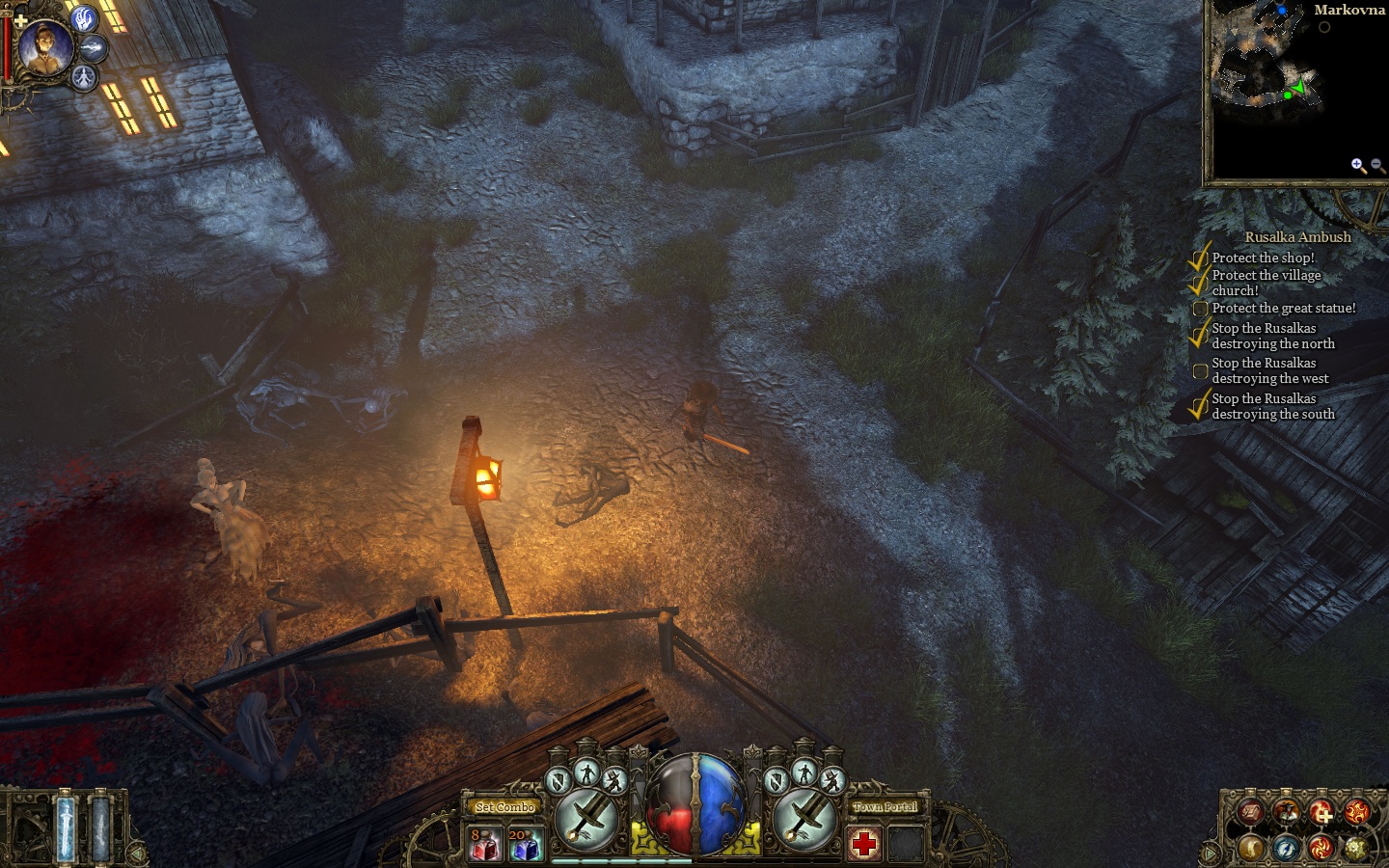Open the map with the compass icon
This screenshot has height=868, width=1389.
pos(1286,848)
